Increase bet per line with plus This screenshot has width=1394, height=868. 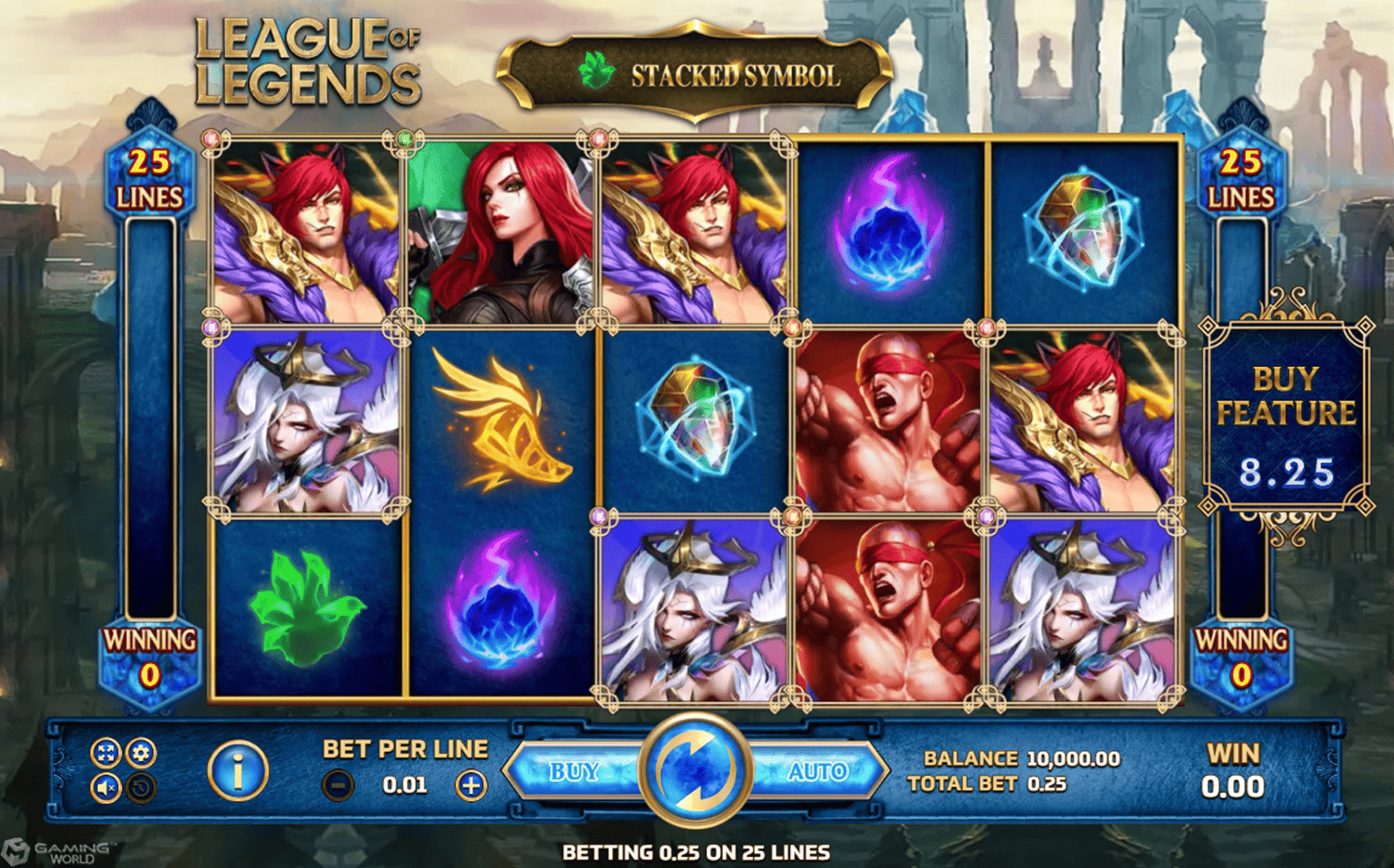pos(469,784)
